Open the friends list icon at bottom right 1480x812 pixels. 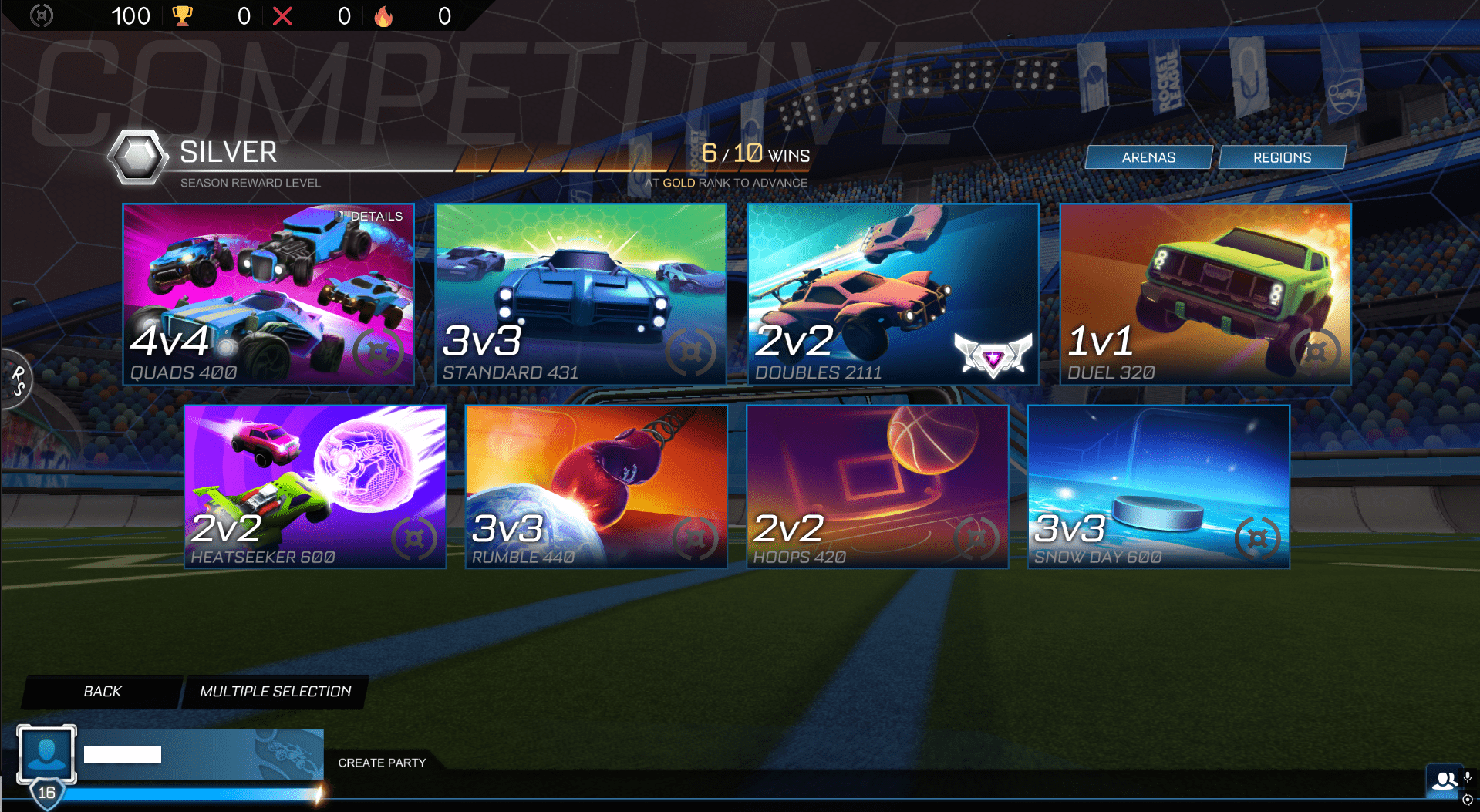(x=1445, y=780)
